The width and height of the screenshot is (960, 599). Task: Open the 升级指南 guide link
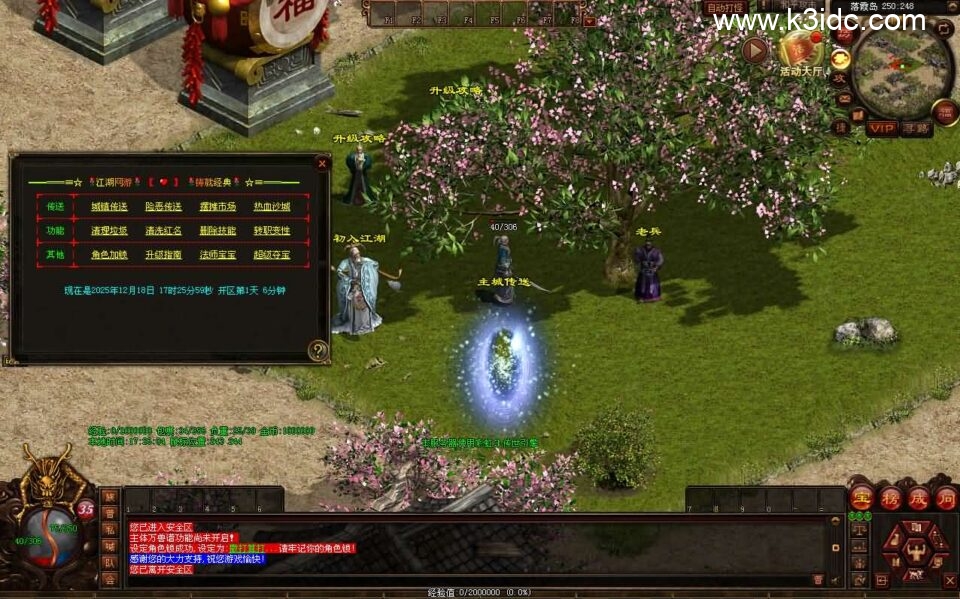tap(163, 255)
